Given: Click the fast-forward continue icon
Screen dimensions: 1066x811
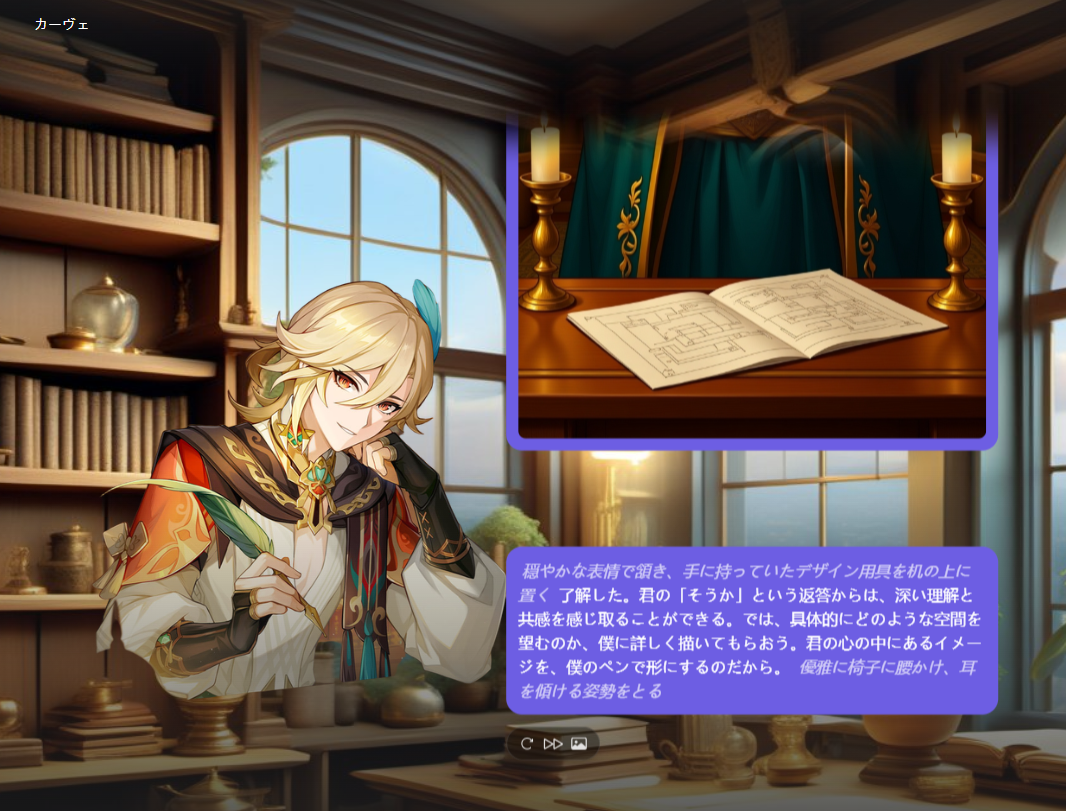Looking at the screenshot, I should click(x=553, y=744).
